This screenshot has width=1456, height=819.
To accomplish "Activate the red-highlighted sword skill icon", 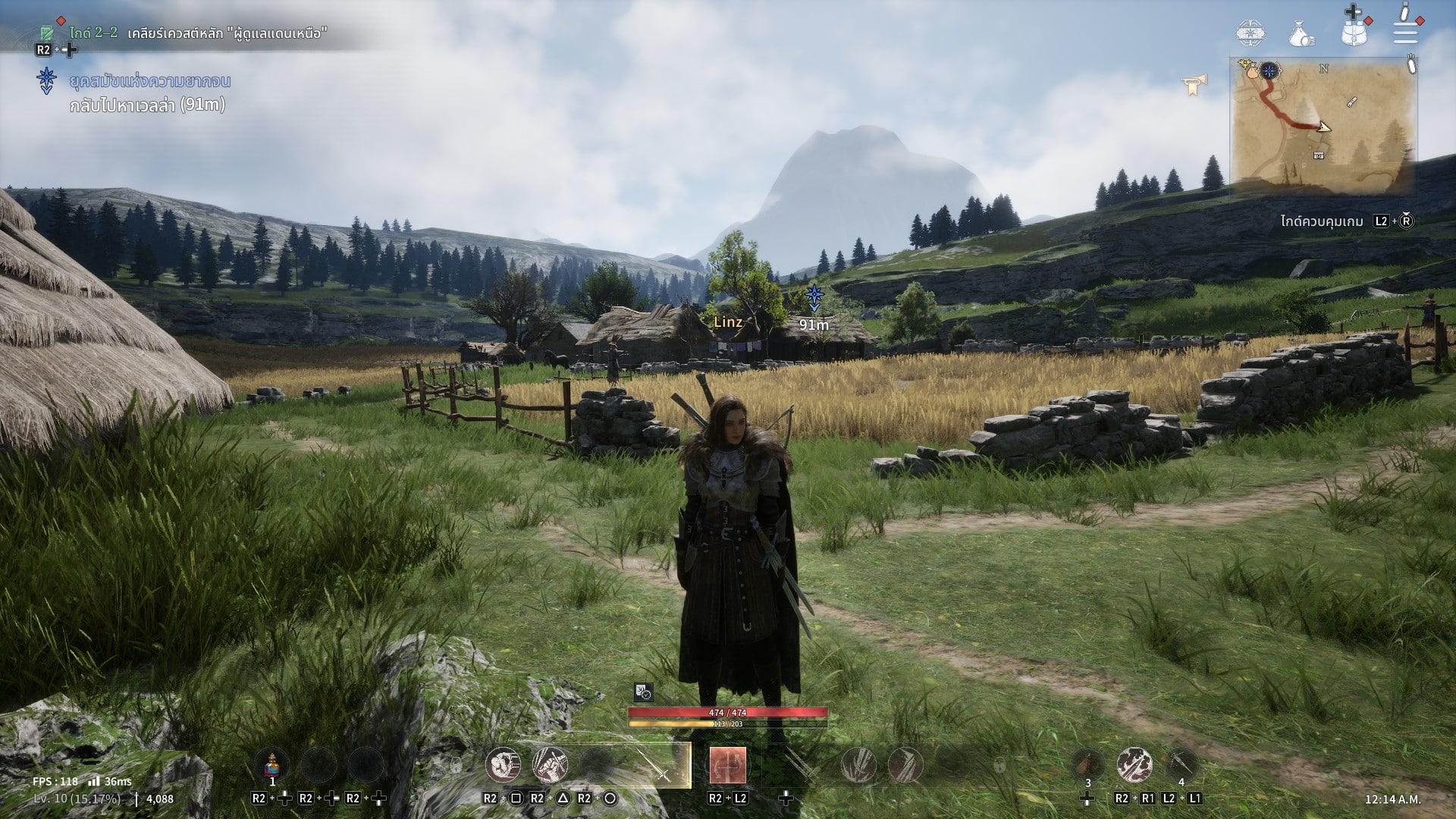I will pyautogui.click(x=727, y=764).
